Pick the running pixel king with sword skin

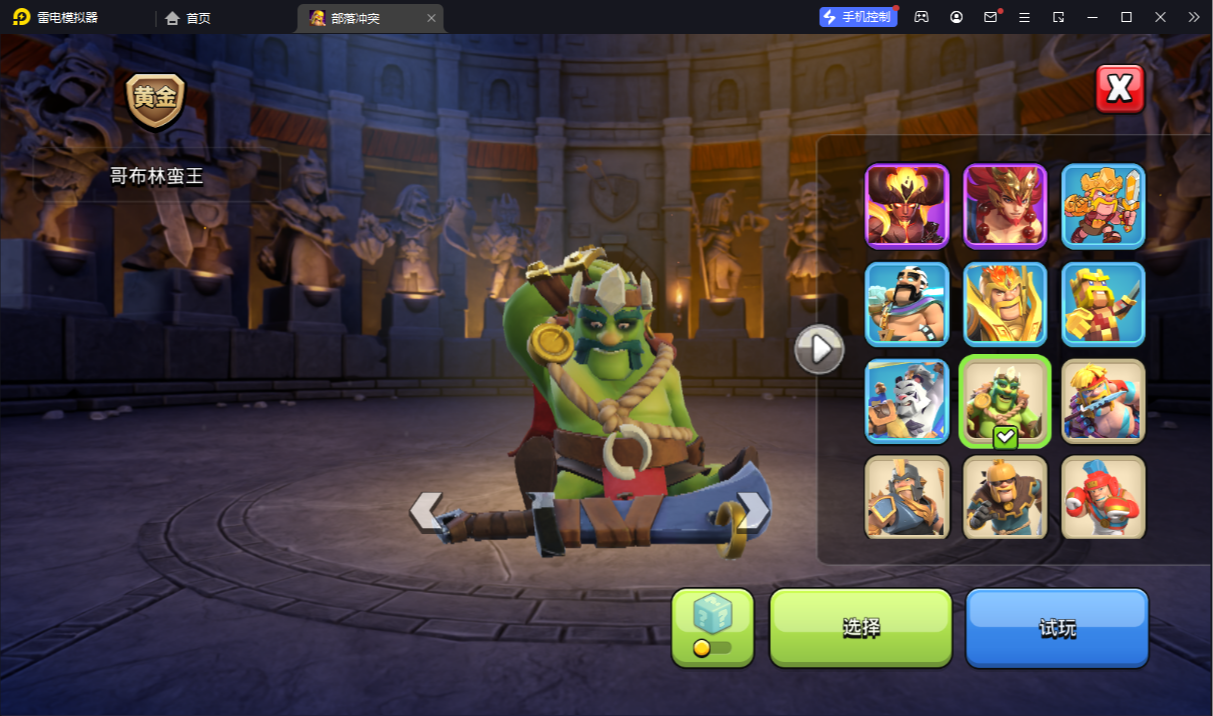pyautogui.click(x=1103, y=206)
